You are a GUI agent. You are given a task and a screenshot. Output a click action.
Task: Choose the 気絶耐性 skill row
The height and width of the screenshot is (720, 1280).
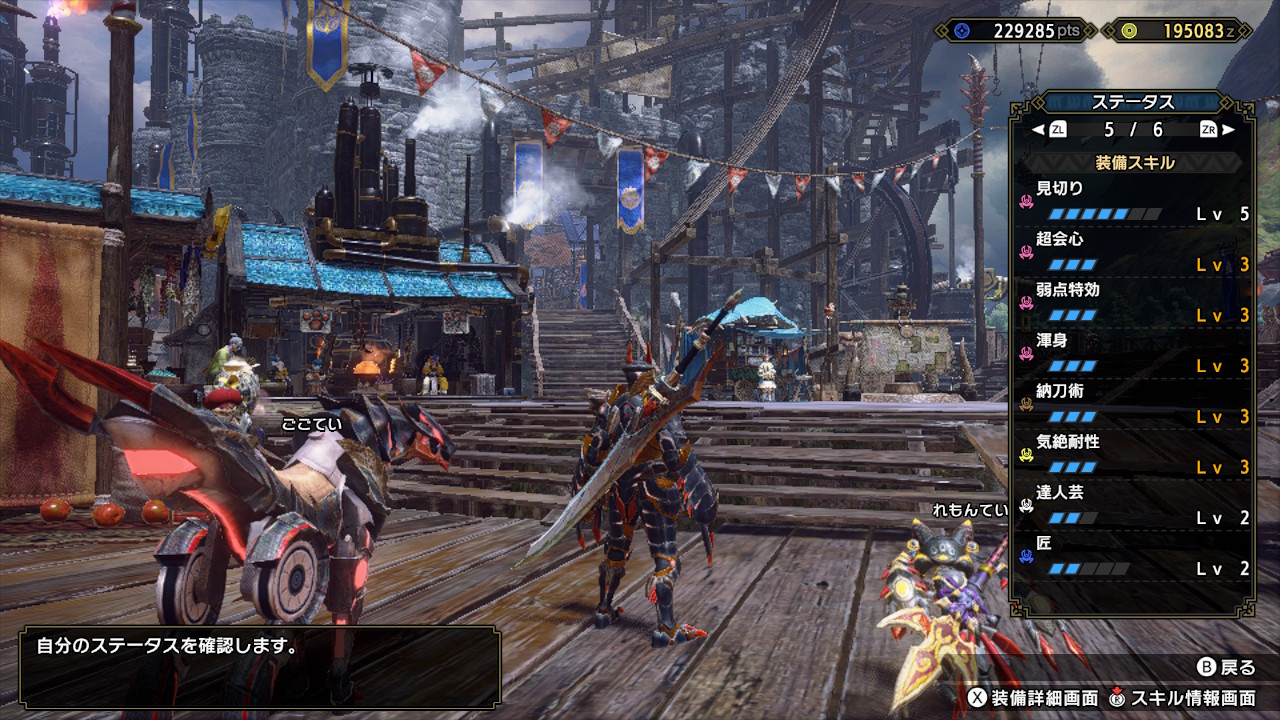click(x=1134, y=454)
